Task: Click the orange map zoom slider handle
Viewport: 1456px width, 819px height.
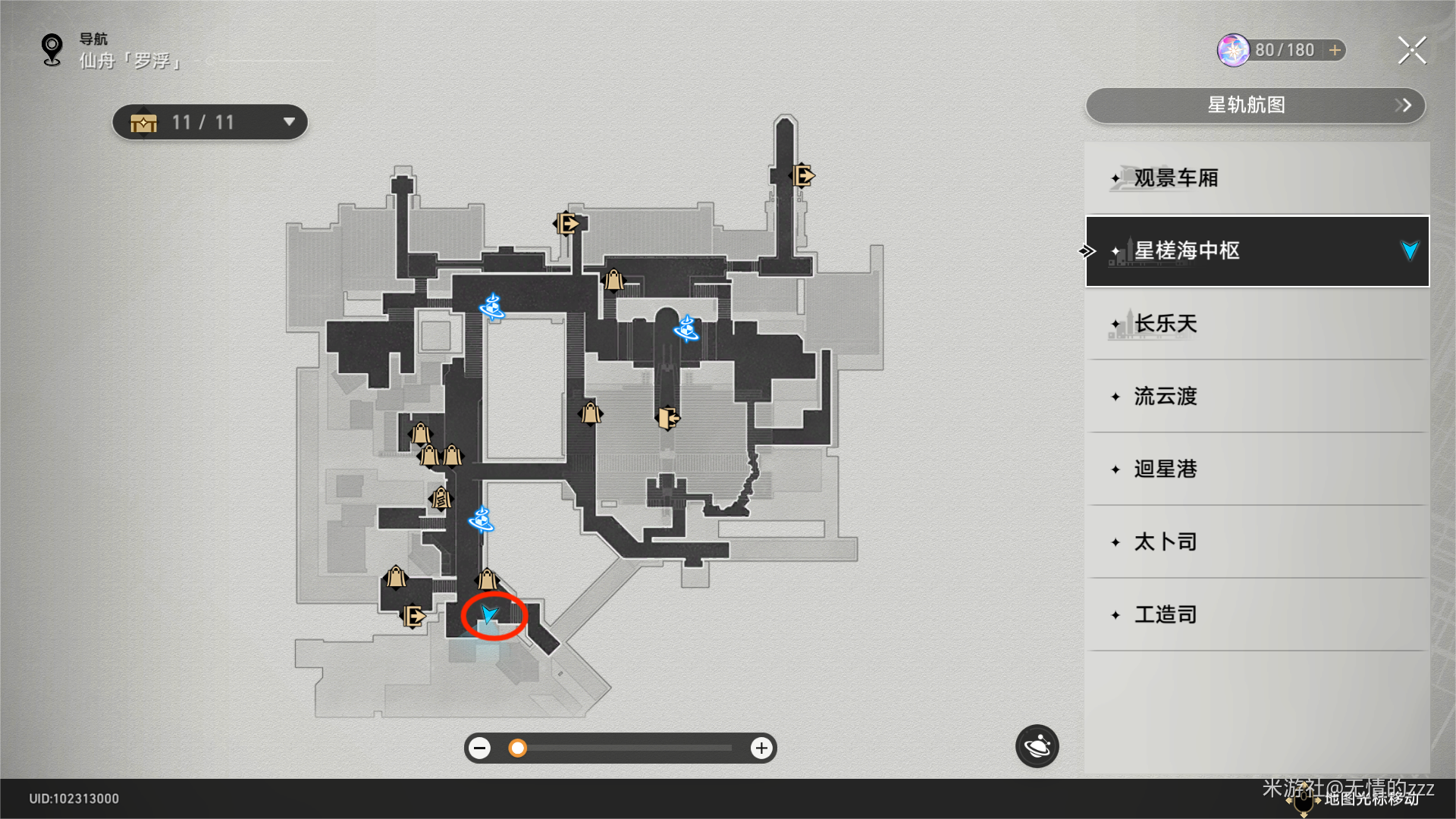Action: (517, 748)
